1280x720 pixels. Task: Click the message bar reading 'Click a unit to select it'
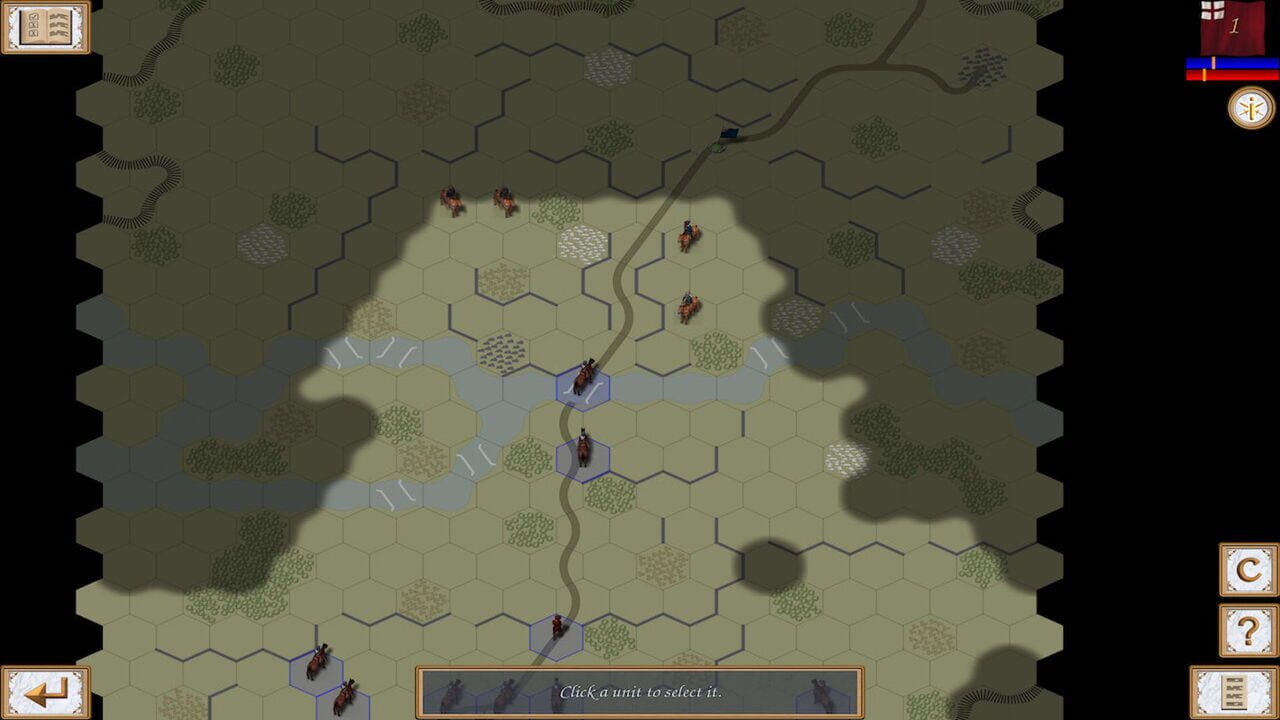tap(643, 690)
